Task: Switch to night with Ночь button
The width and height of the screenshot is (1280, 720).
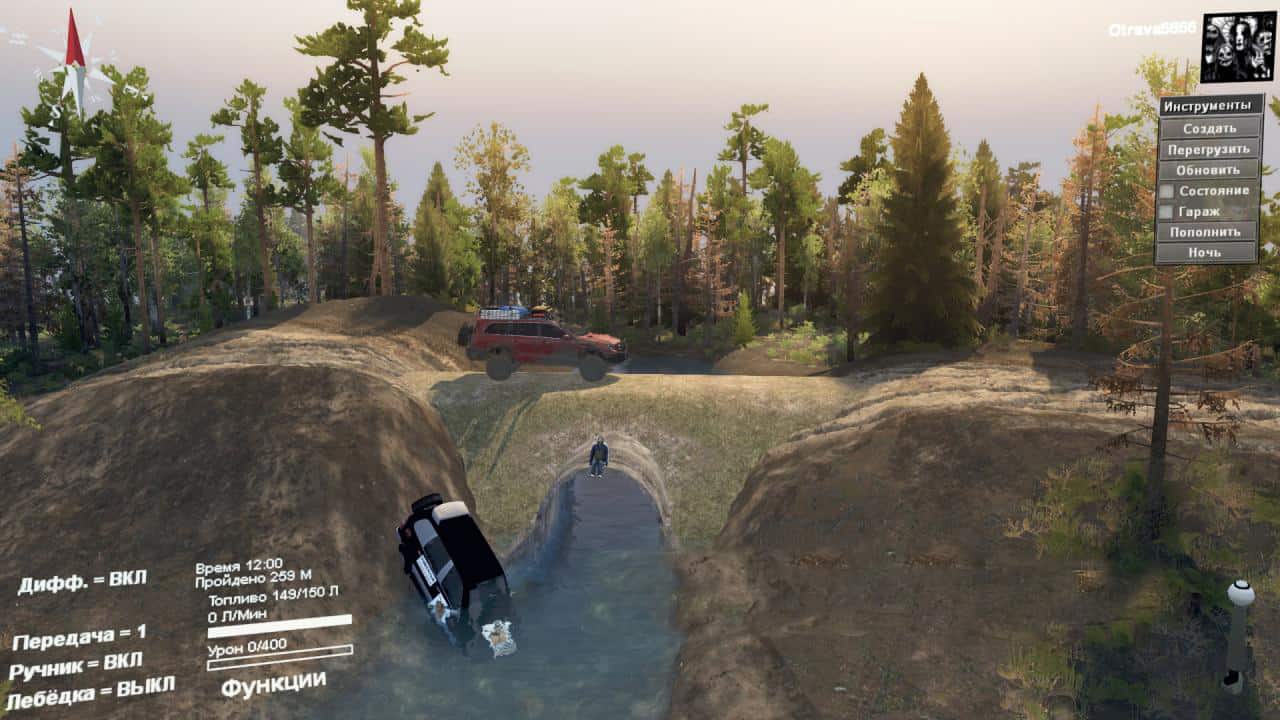Action: 1209,253
